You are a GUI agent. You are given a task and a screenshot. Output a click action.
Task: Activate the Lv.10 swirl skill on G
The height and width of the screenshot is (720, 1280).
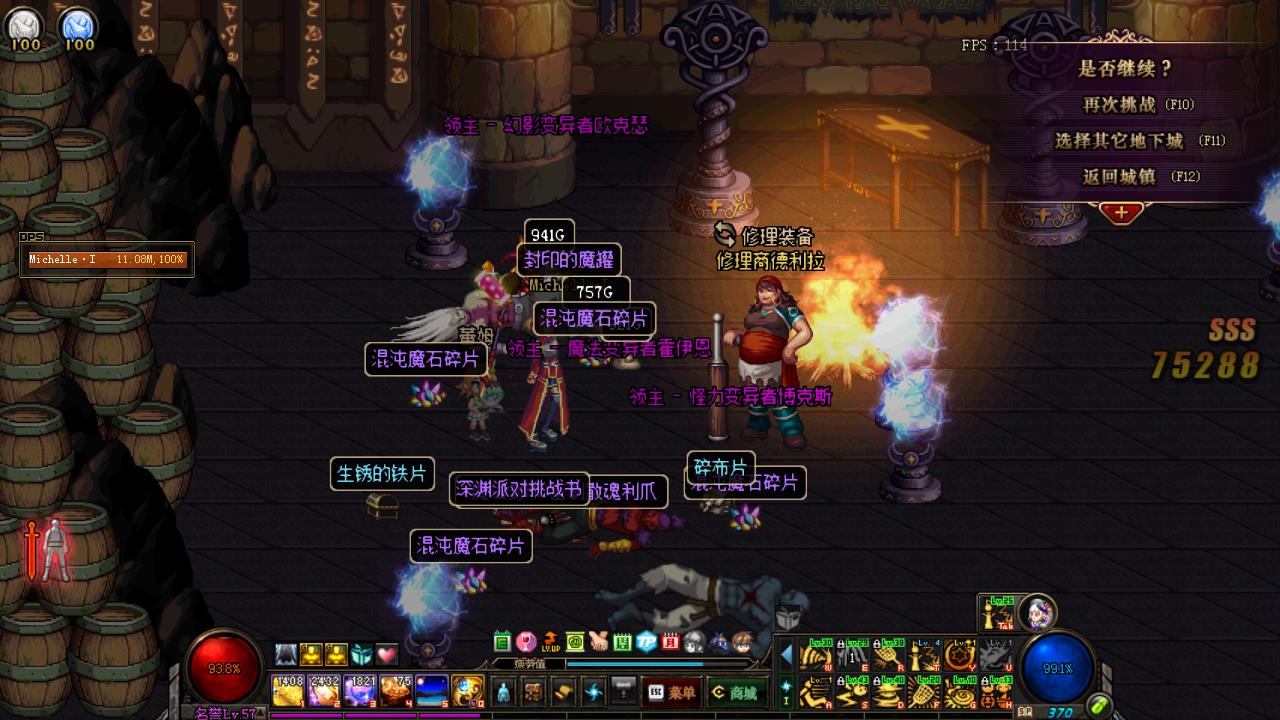click(x=959, y=691)
